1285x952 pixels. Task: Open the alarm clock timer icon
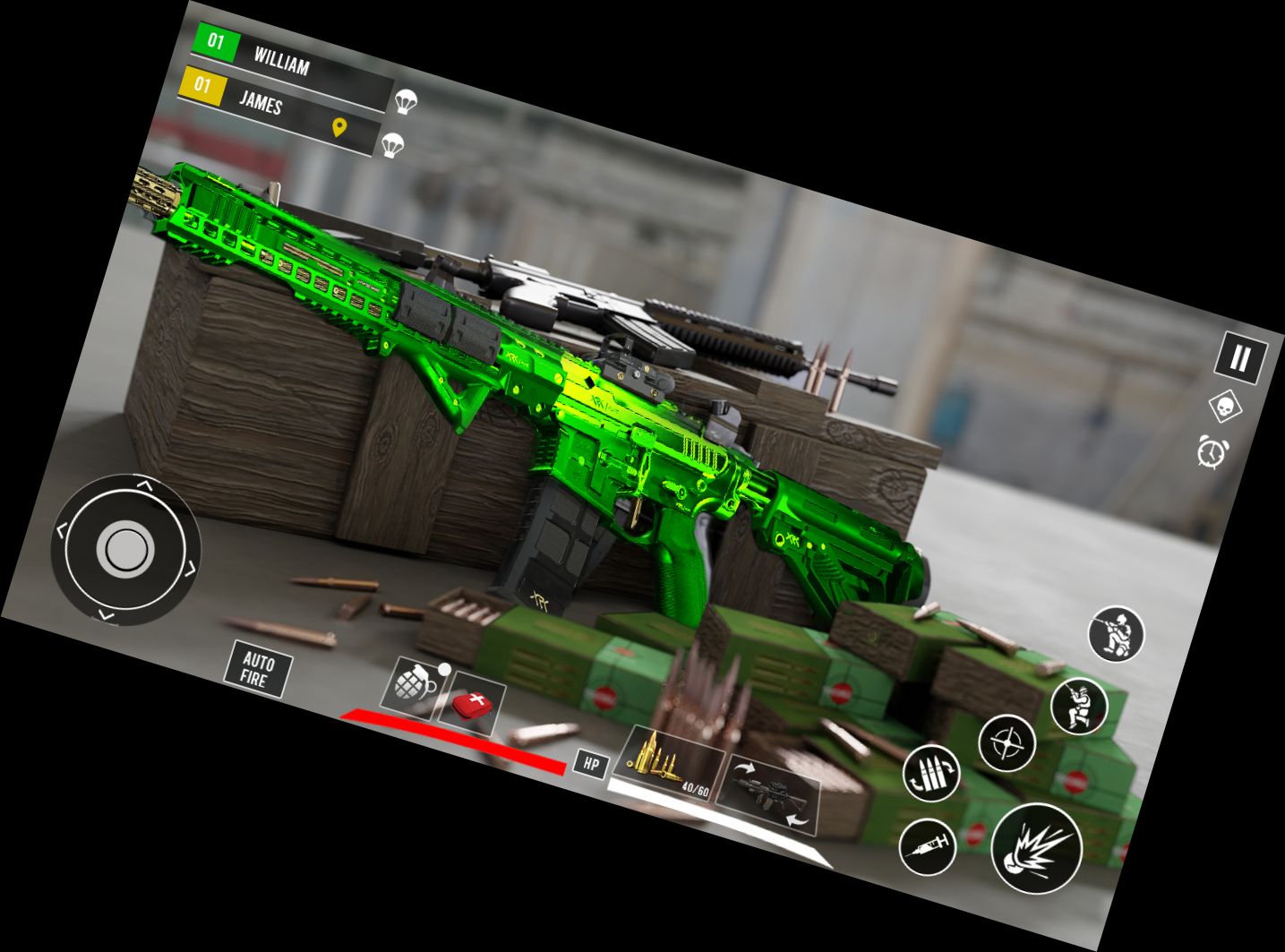pyautogui.click(x=1211, y=452)
